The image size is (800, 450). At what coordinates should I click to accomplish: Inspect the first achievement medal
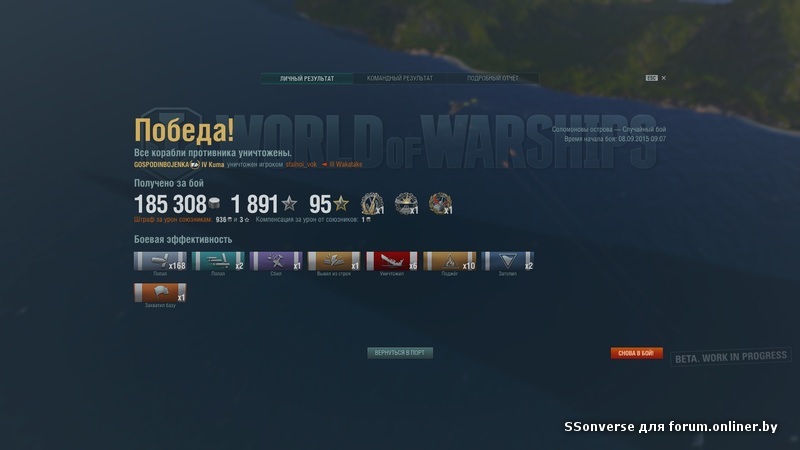point(372,204)
